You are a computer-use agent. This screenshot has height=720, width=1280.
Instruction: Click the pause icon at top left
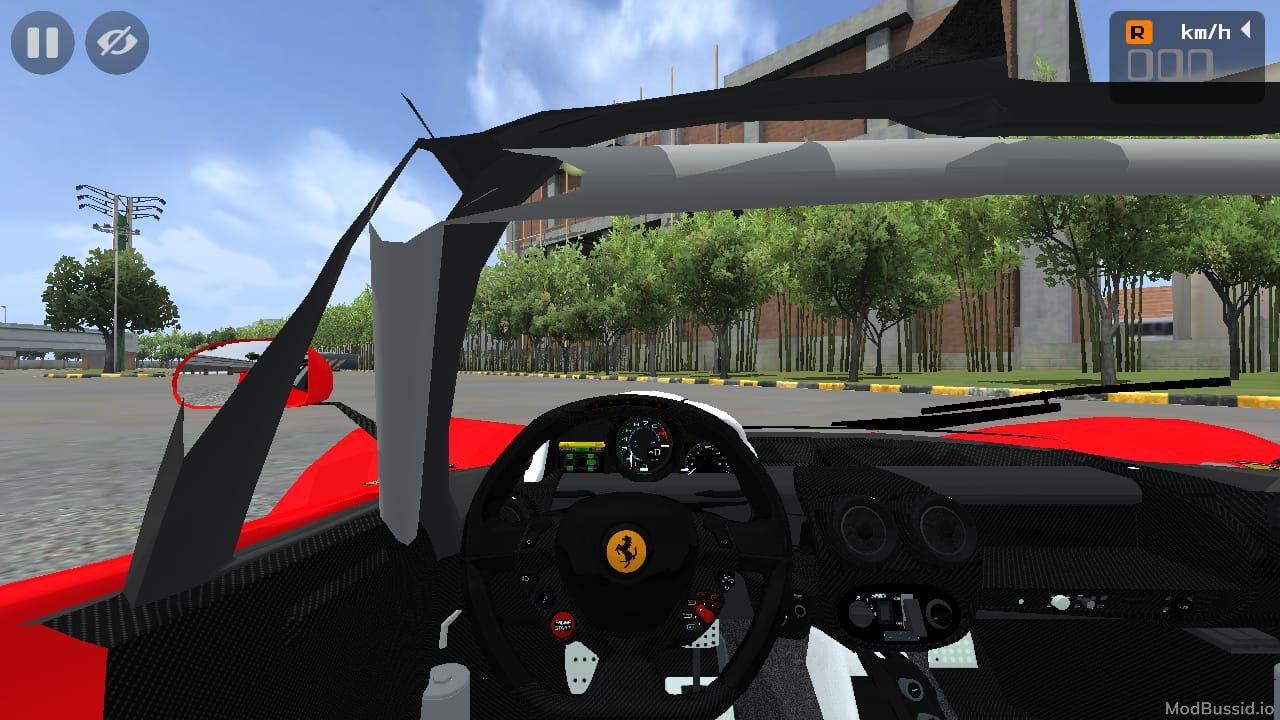[42, 42]
